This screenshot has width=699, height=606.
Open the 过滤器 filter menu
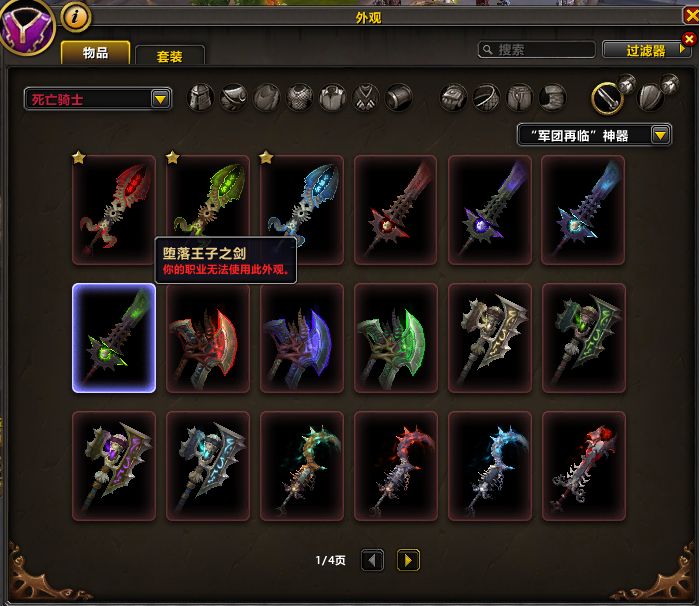646,50
